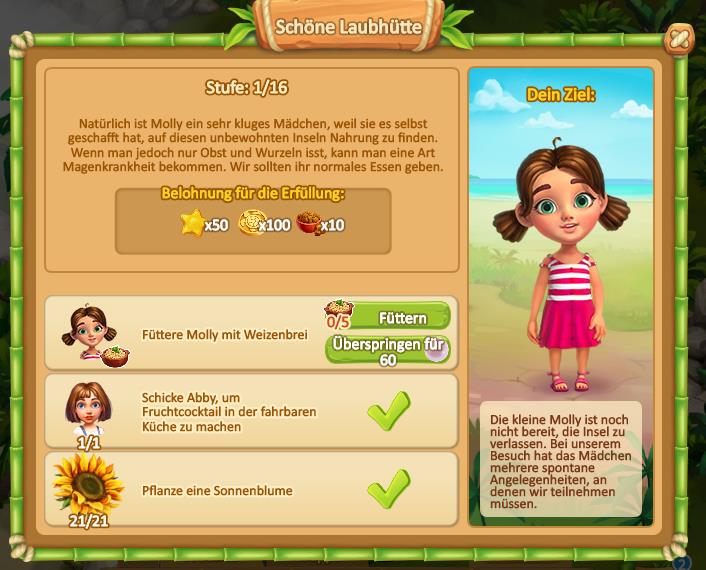Click the Füttern button

coord(401,318)
